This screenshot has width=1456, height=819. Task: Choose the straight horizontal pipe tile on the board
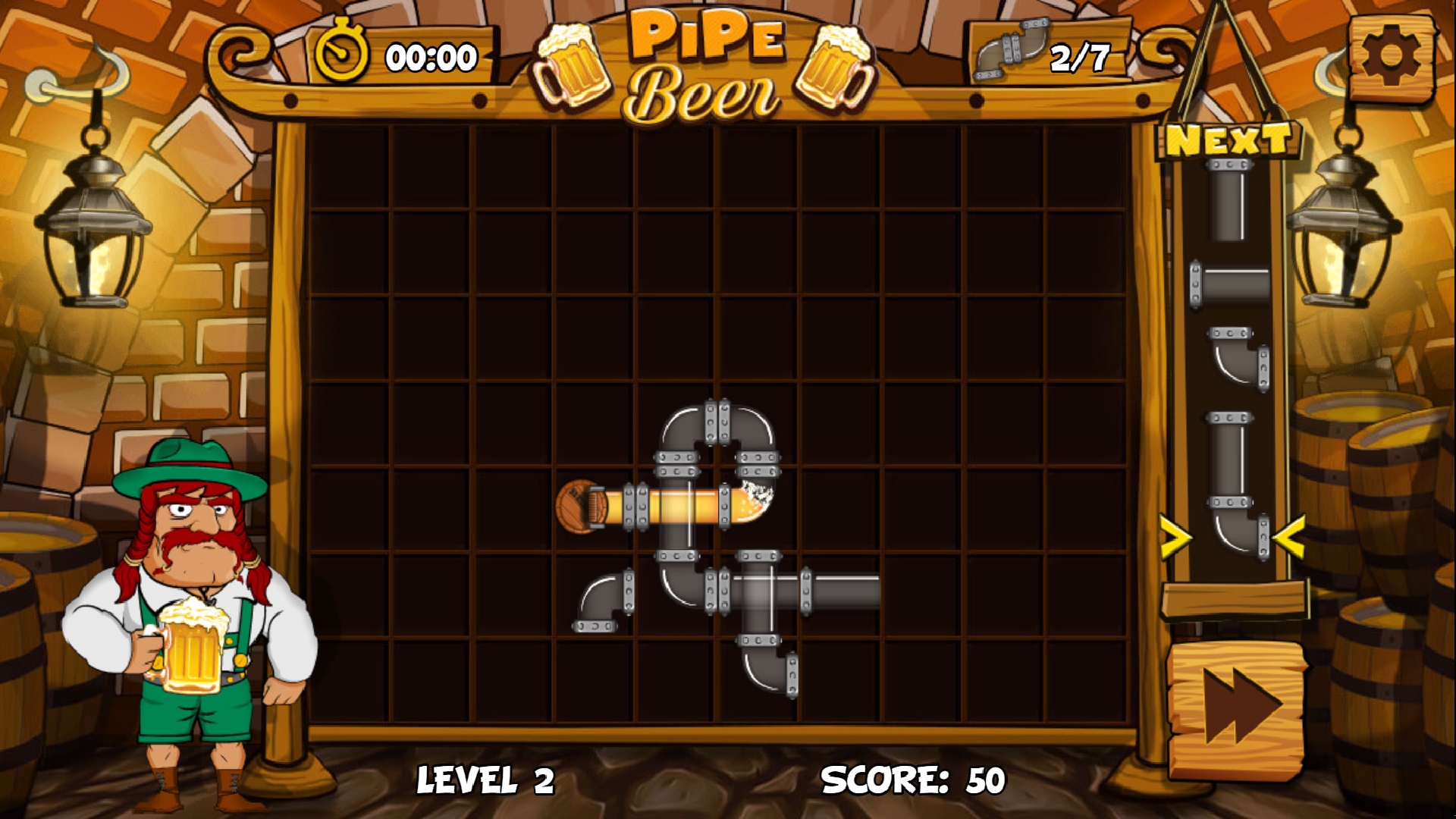coord(842,590)
